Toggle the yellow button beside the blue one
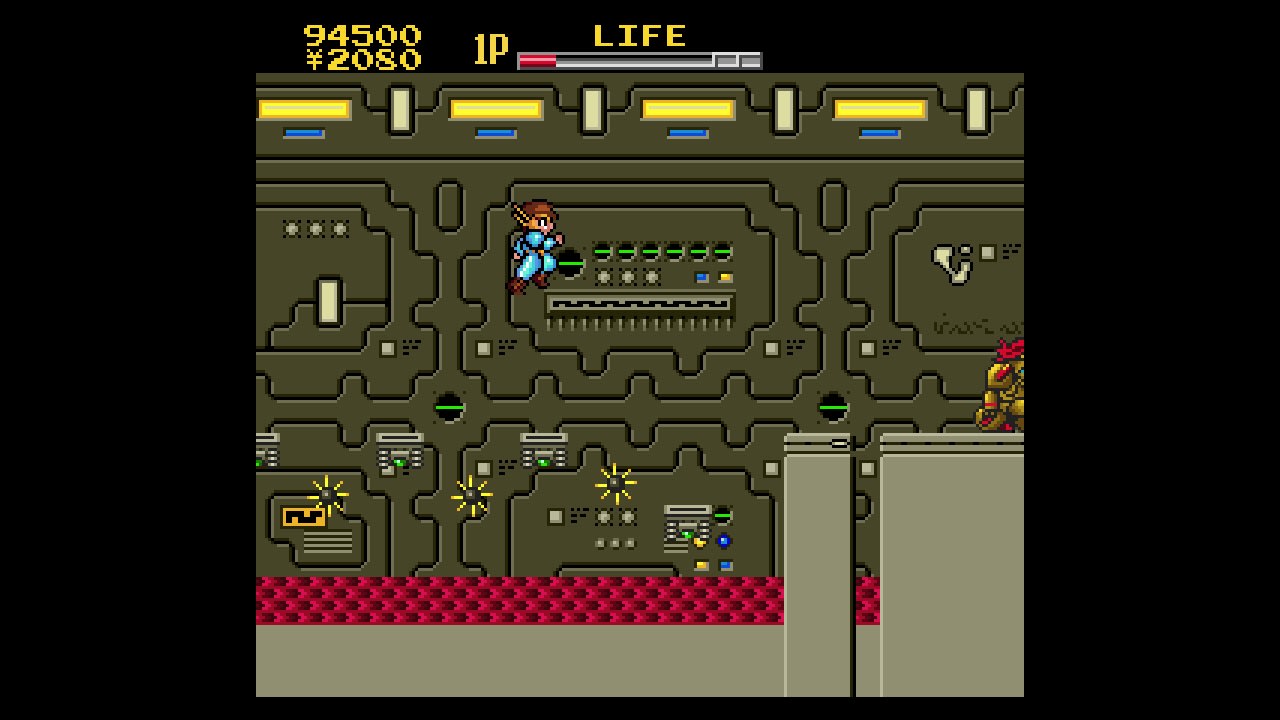The image size is (1280, 720). (x=727, y=276)
